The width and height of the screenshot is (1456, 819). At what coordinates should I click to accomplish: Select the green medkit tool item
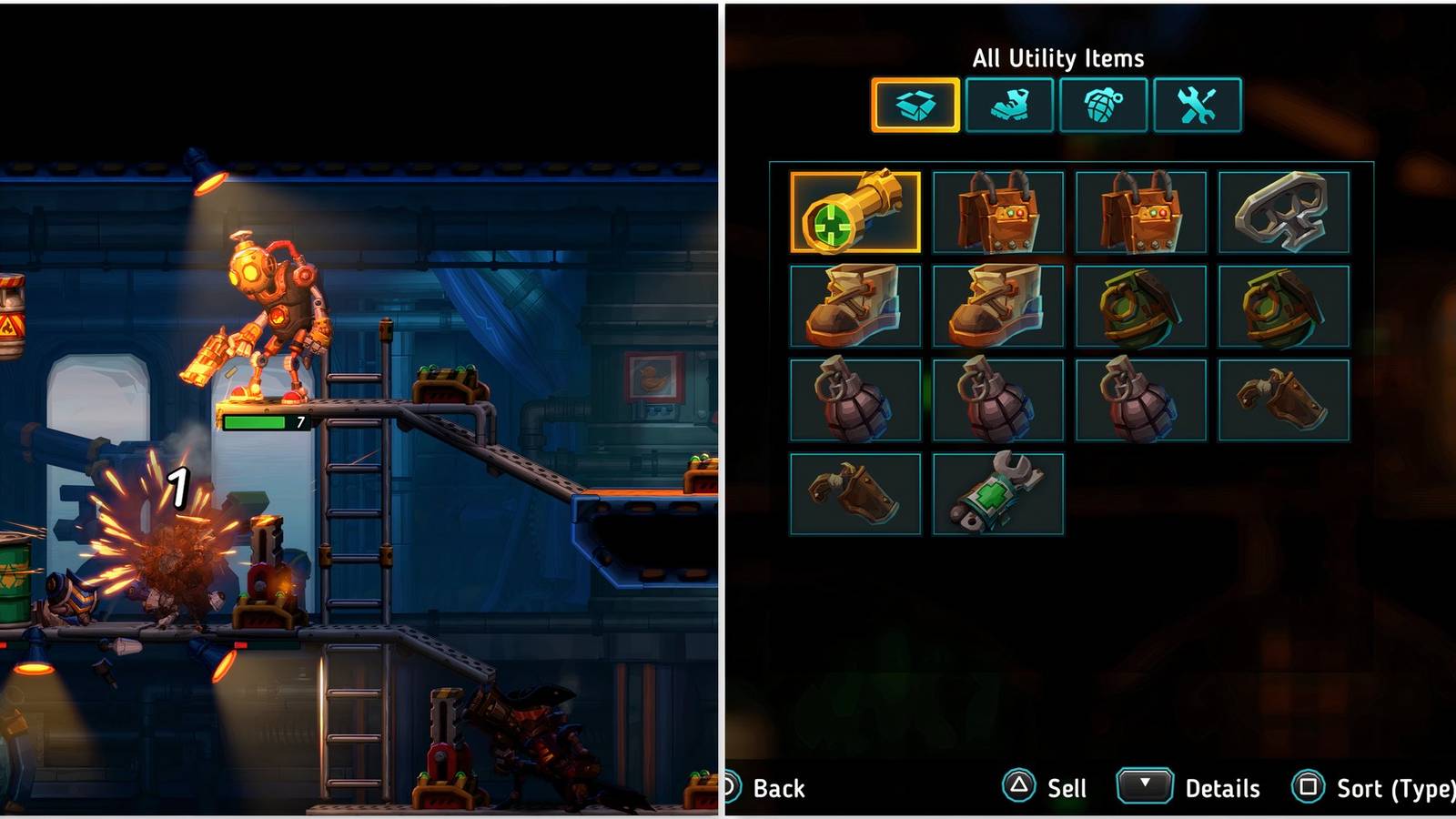tap(998, 491)
